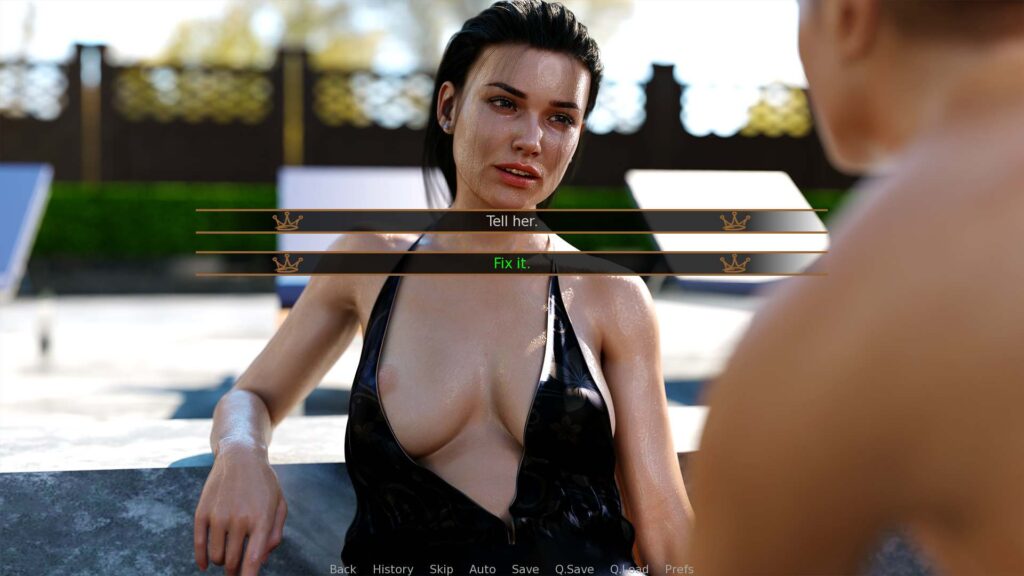Image resolution: width=1024 pixels, height=576 pixels.
Task: Open the History log
Action: click(x=393, y=569)
